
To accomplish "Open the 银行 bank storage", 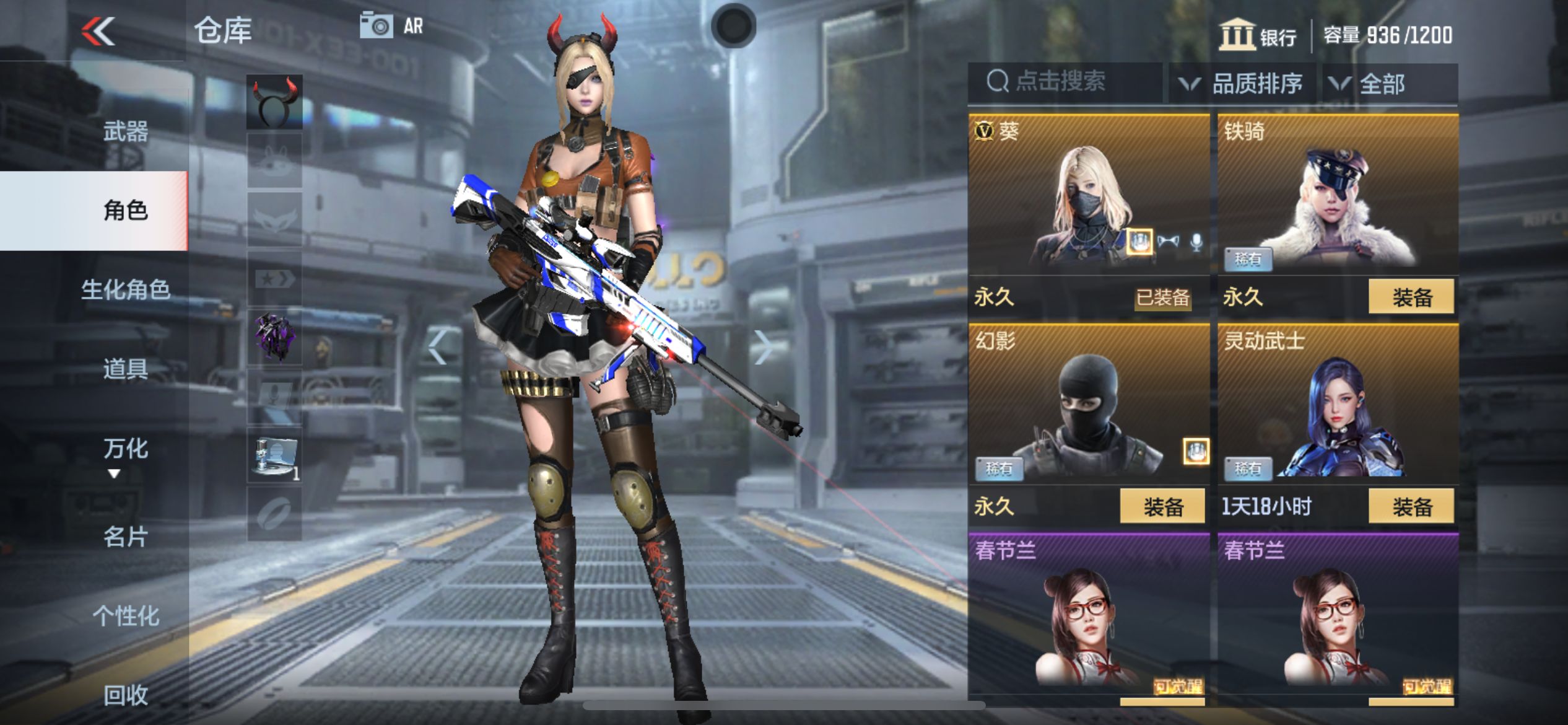I will coord(1258,35).
